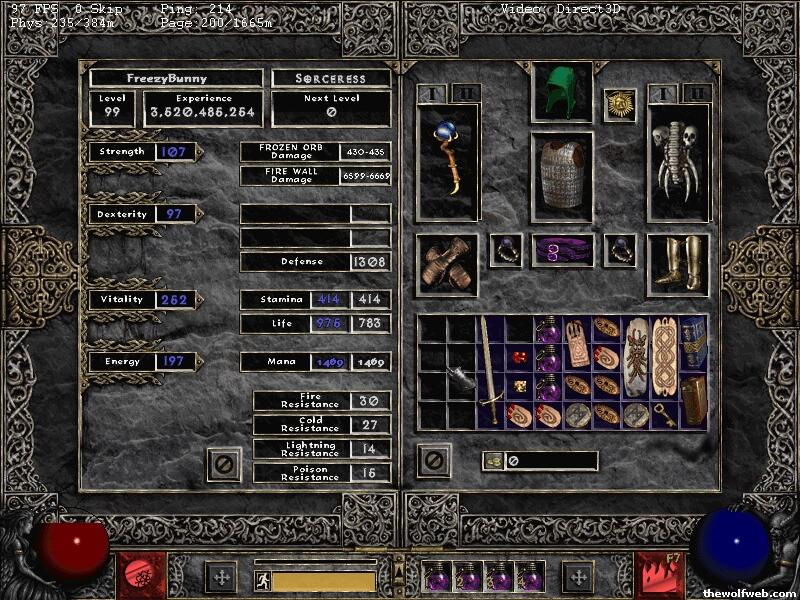Switch to weapon set II above the shield
The width and height of the screenshot is (800, 600).
695,93
